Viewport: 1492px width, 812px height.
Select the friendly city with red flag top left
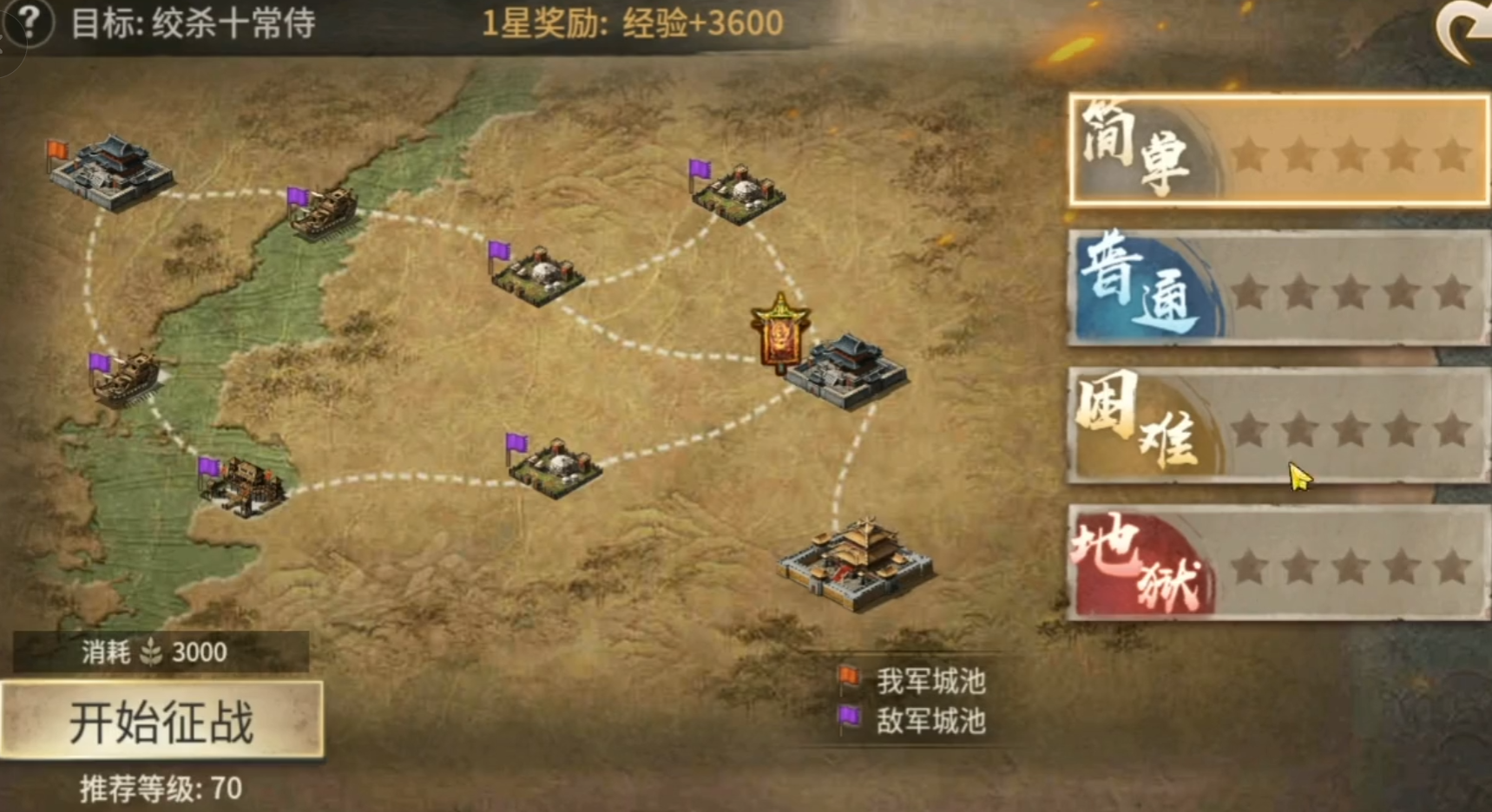tap(108, 169)
